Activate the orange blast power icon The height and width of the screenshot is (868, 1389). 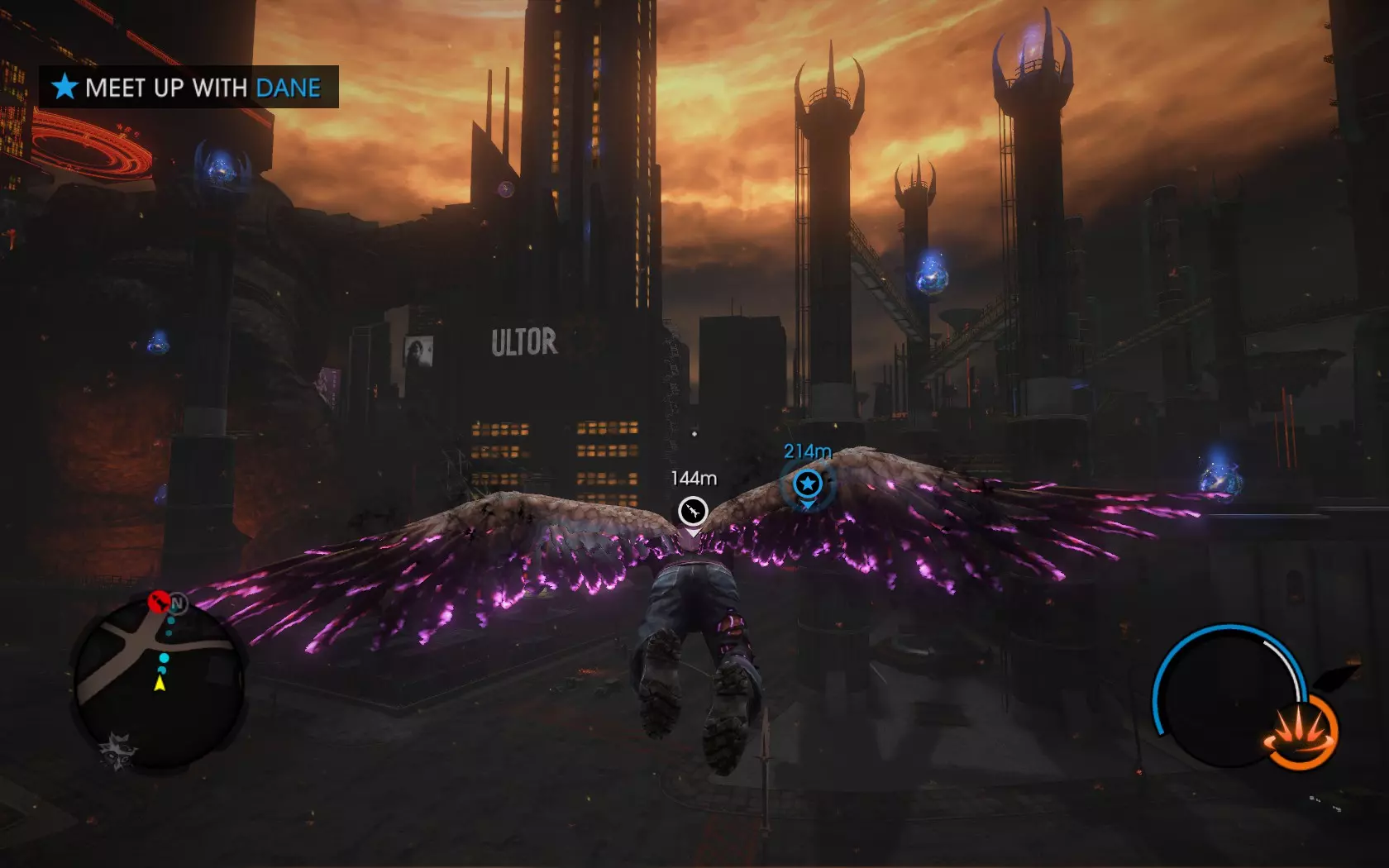(1301, 732)
